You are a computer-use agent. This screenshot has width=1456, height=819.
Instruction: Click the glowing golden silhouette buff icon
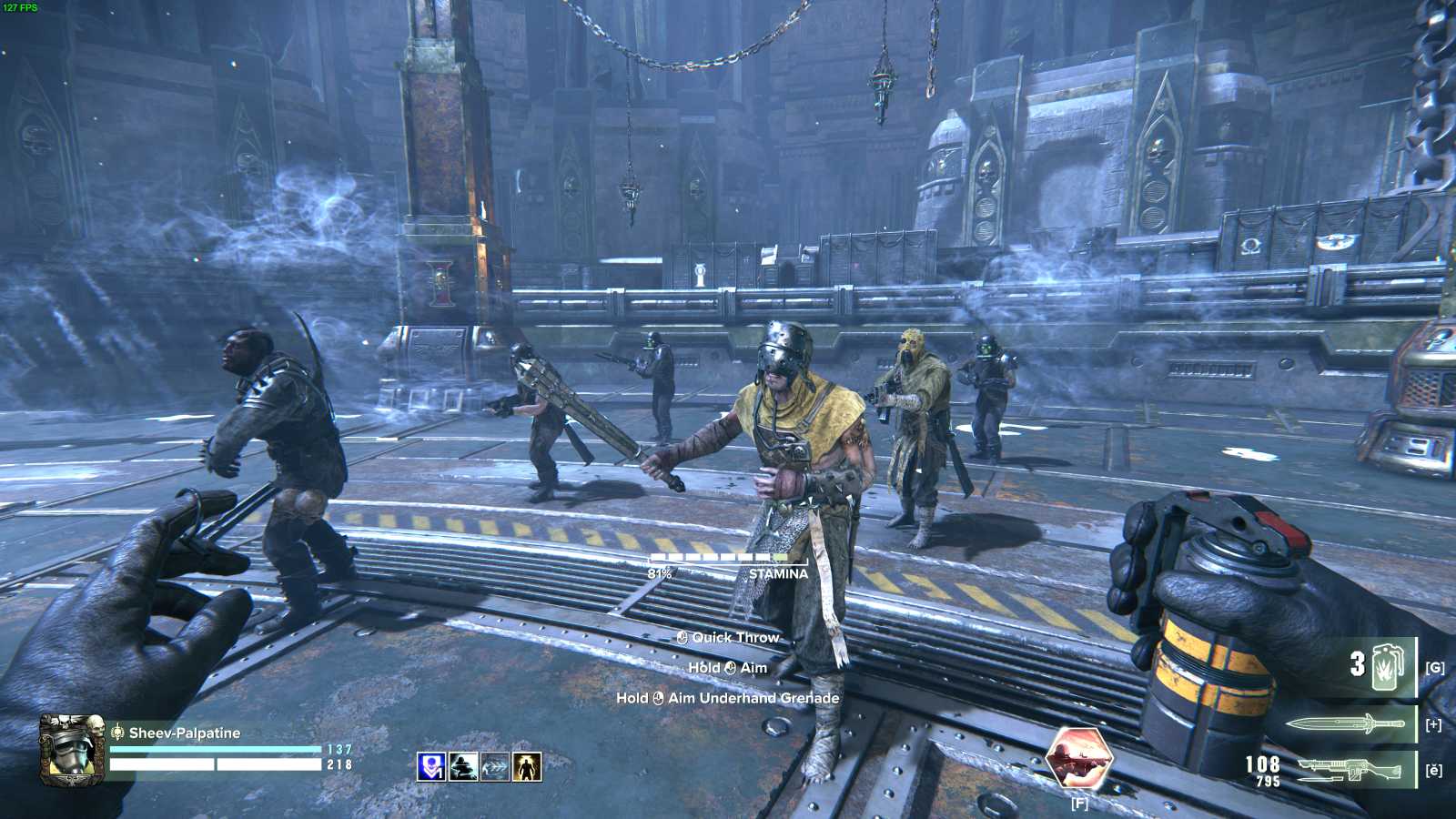[527, 766]
